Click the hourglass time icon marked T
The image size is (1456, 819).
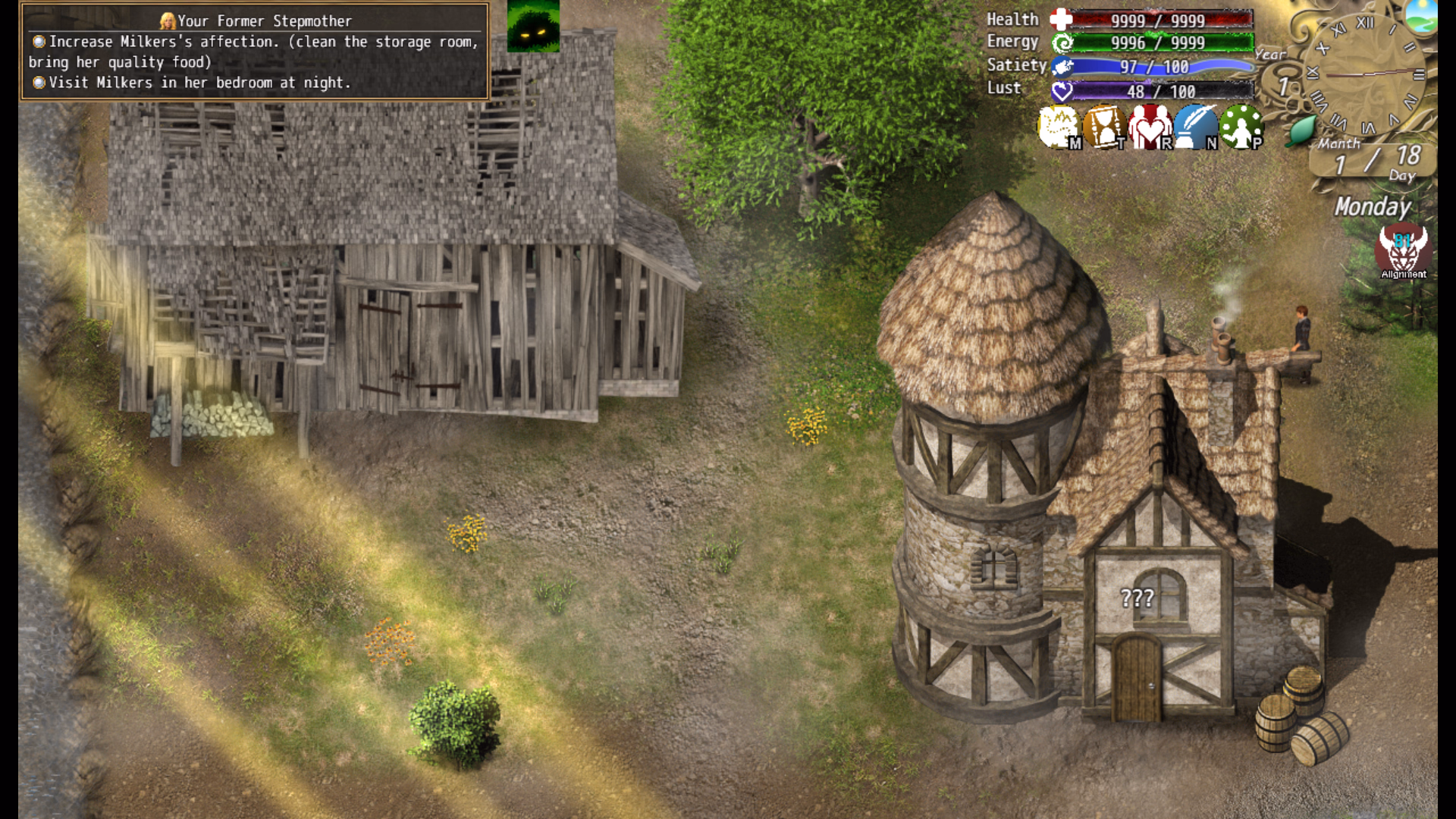(1104, 127)
